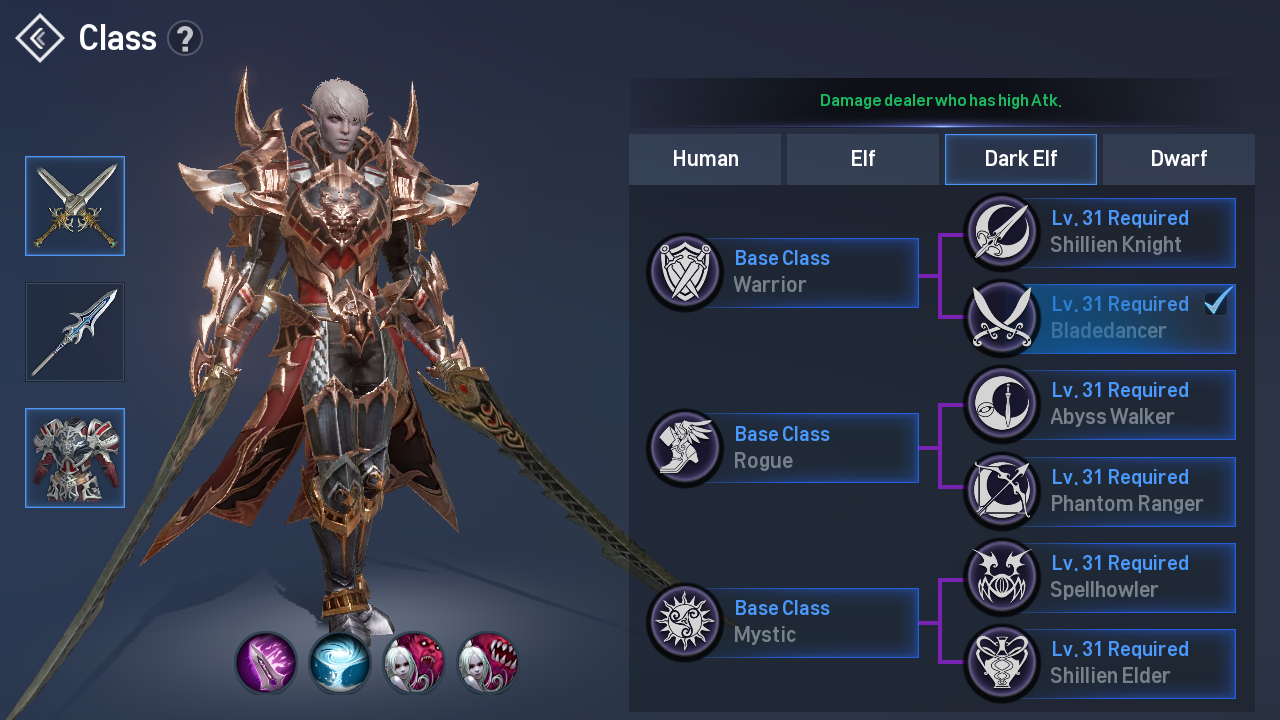Switch to the Dwarf race tab
The image size is (1280, 720).
(1178, 158)
